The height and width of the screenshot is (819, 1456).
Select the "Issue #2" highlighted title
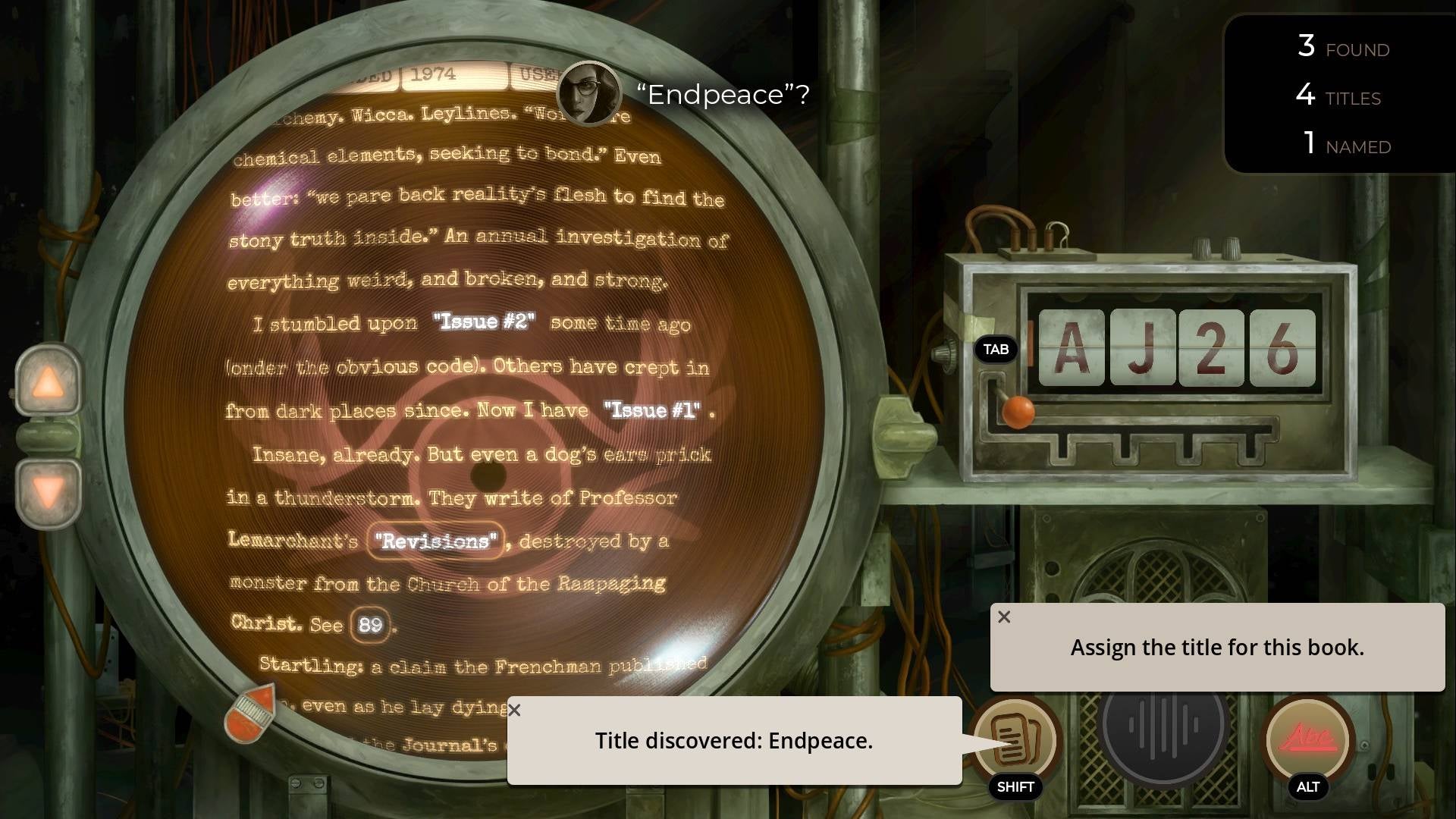click(484, 322)
